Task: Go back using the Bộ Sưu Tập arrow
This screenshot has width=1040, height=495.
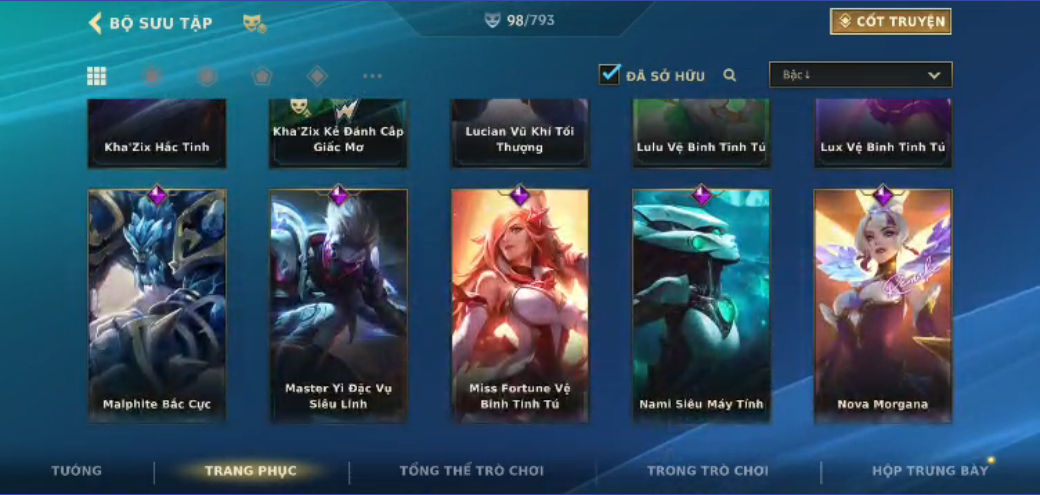Action: [96, 23]
